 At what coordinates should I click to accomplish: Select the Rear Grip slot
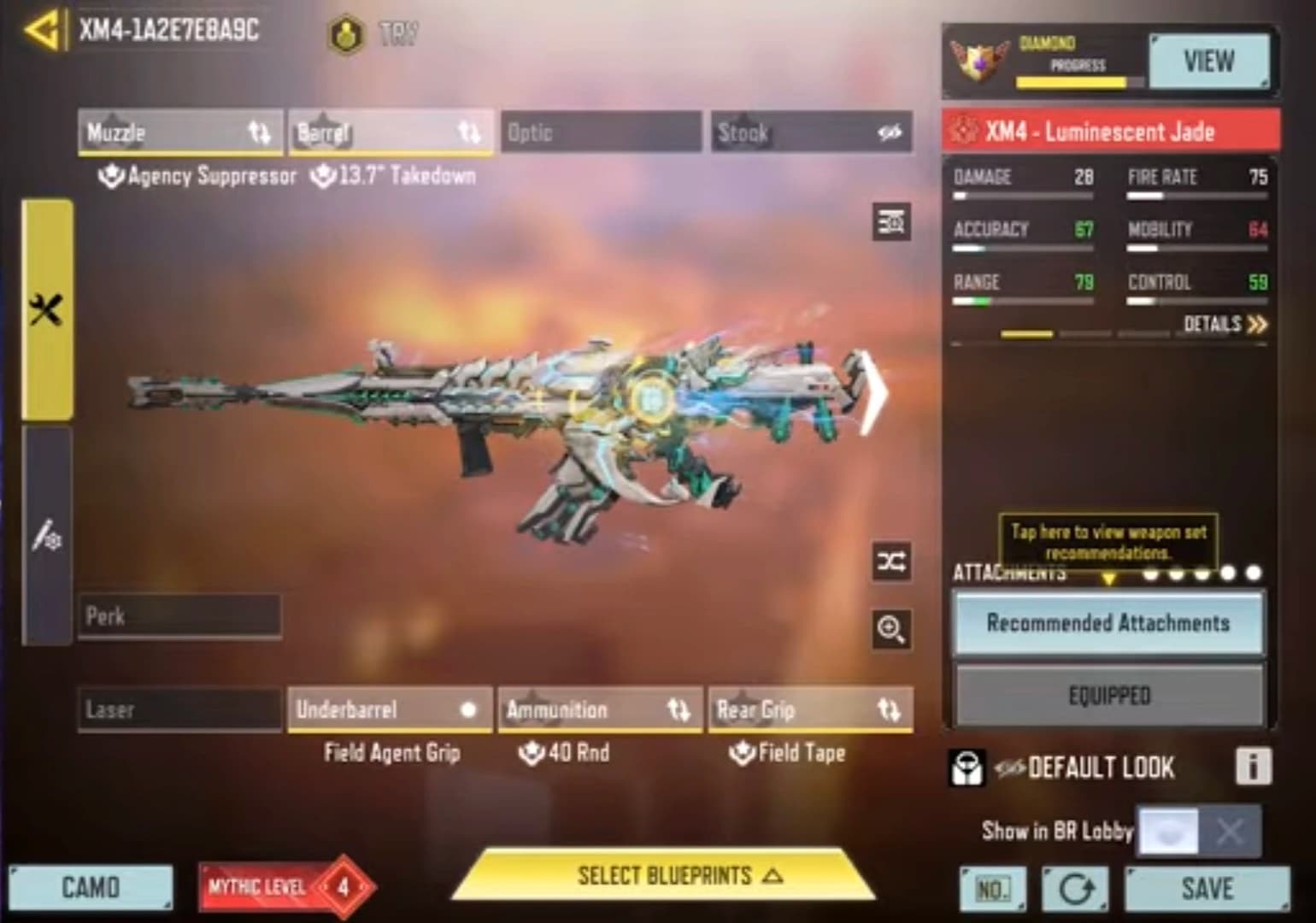pos(810,709)
